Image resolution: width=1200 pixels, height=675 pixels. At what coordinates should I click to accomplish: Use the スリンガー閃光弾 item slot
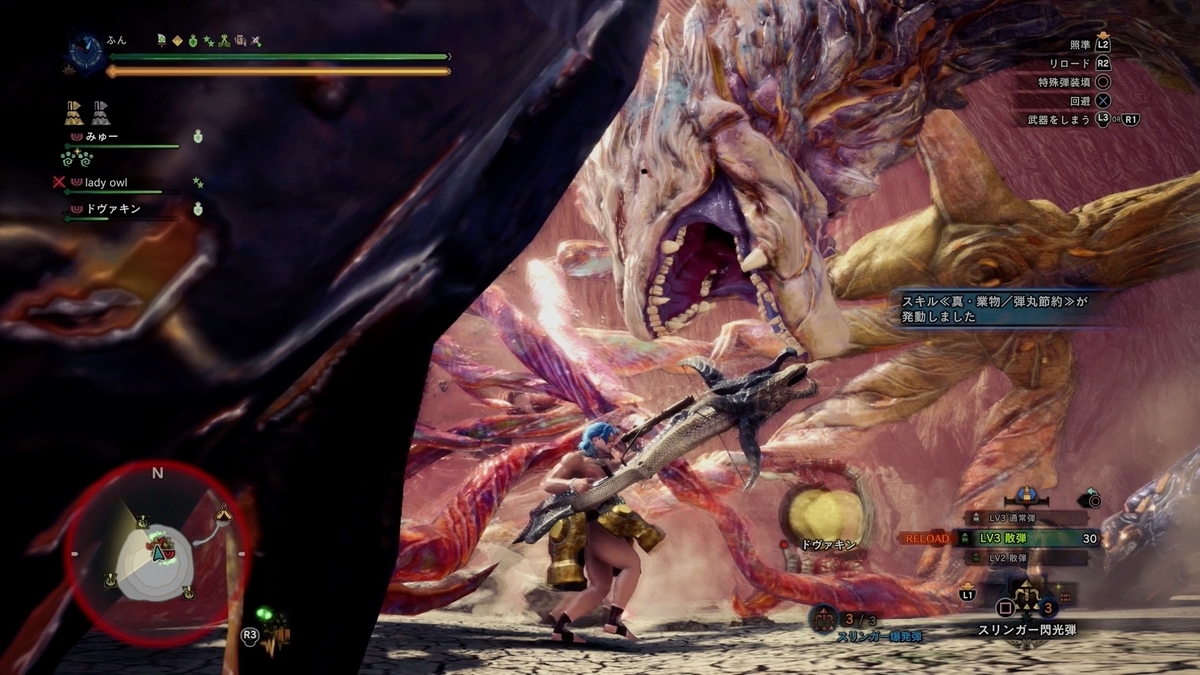coord(1026,606)
